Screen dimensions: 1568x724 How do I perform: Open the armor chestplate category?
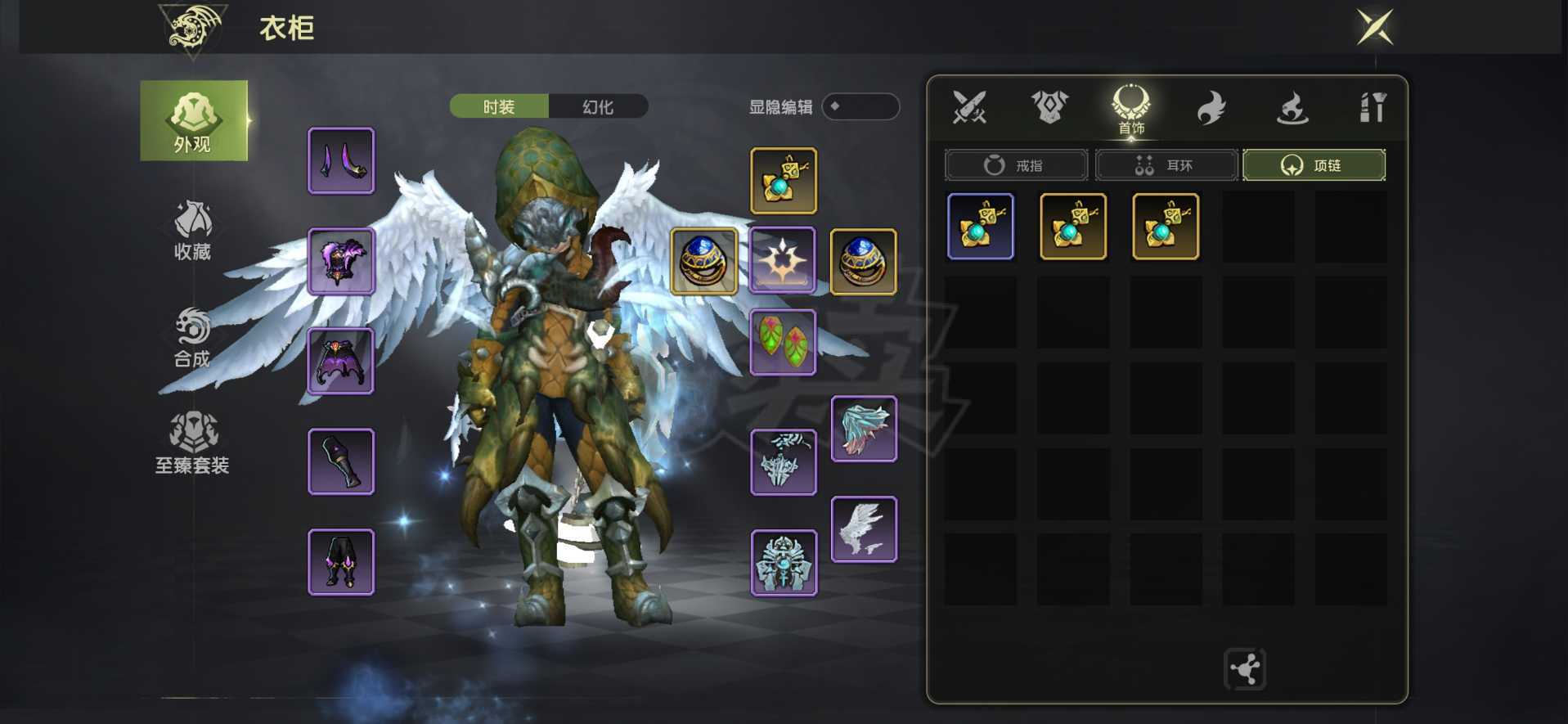[x=1049, y=107]
